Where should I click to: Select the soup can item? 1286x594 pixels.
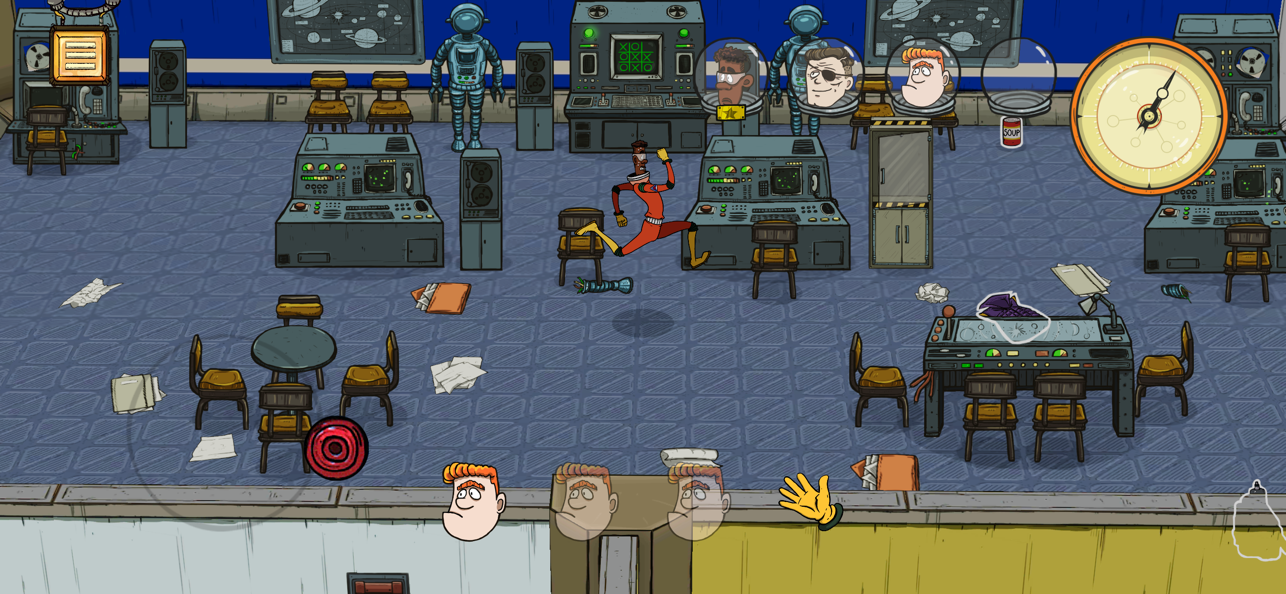click(1011, 131)
